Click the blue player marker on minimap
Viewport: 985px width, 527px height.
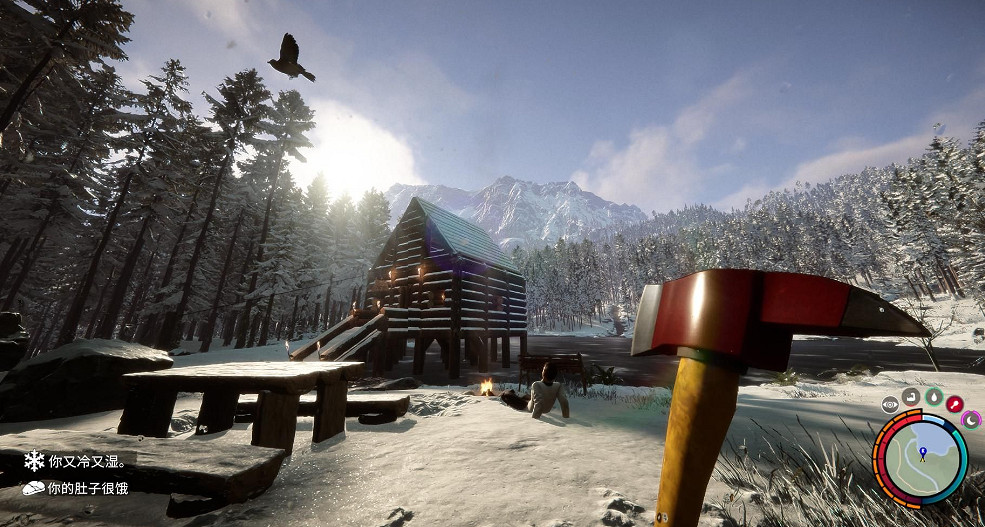tap(922, 454)
